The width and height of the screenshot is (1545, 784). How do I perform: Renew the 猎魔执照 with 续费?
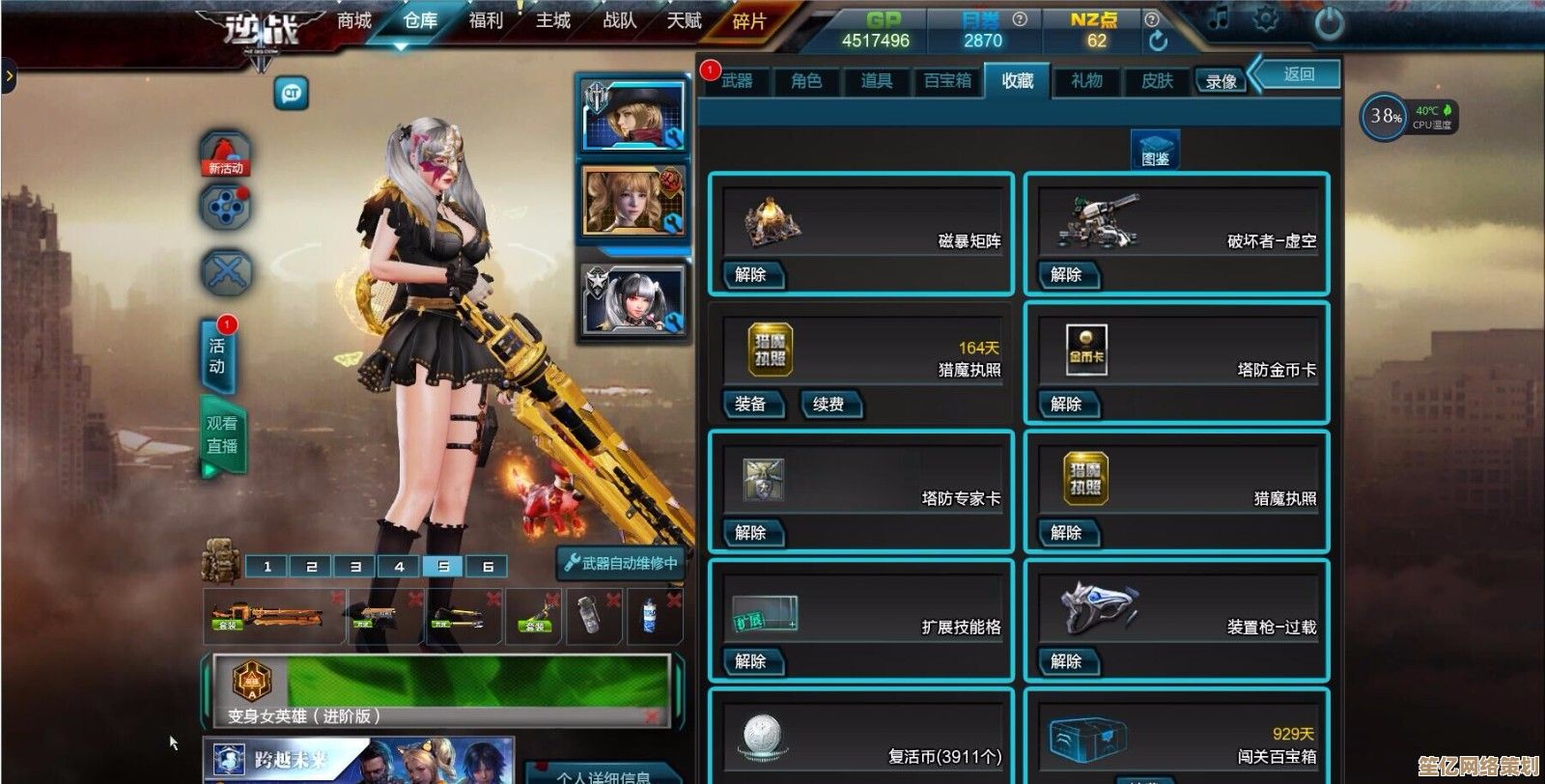[x=829, y=404]
